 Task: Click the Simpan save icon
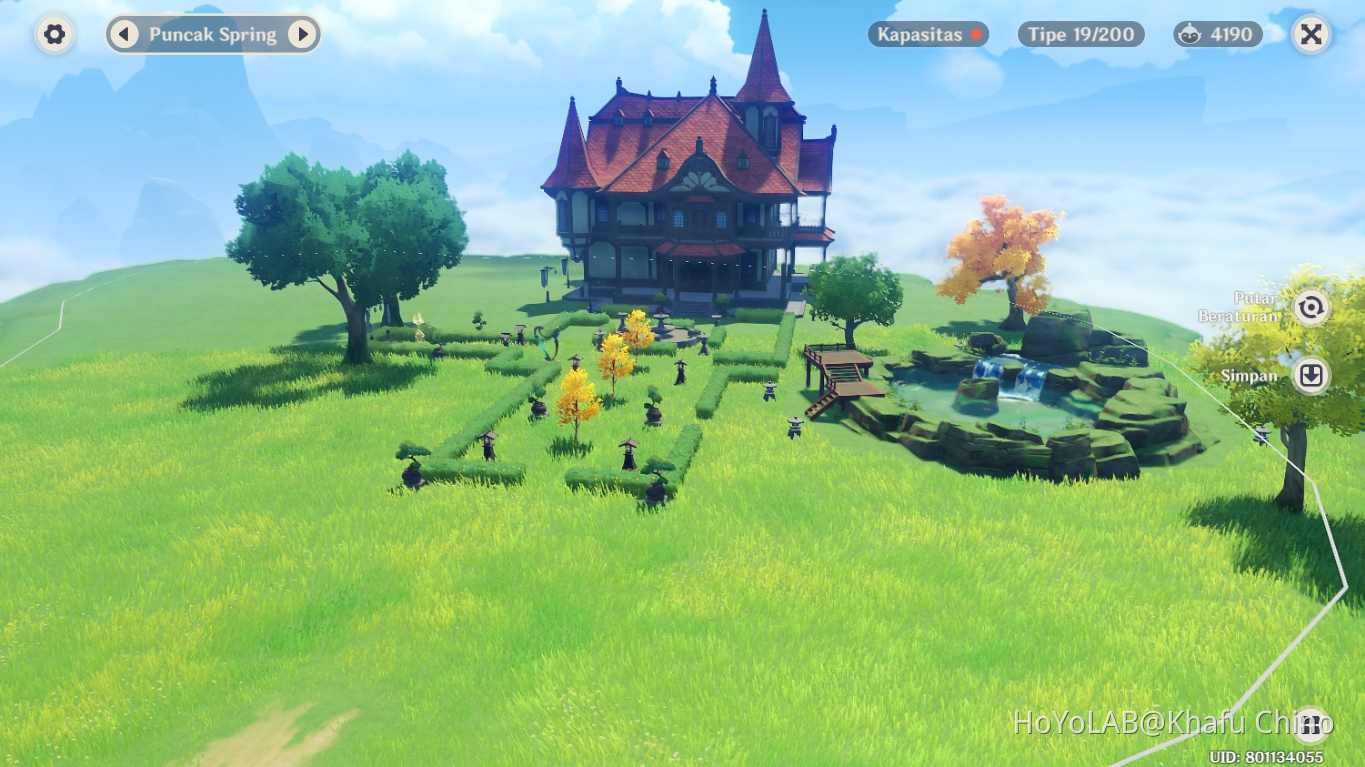tap(1310, 375)
